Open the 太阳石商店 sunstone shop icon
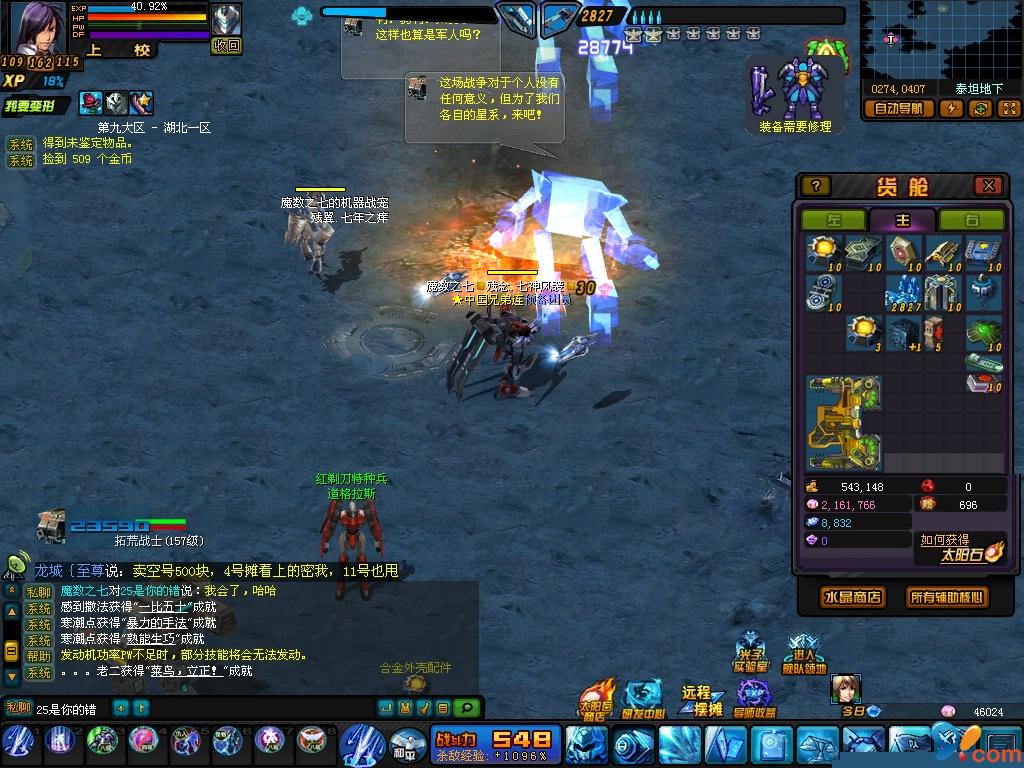1024x768 pixels. pyautogui.click(x=595, y=700)
